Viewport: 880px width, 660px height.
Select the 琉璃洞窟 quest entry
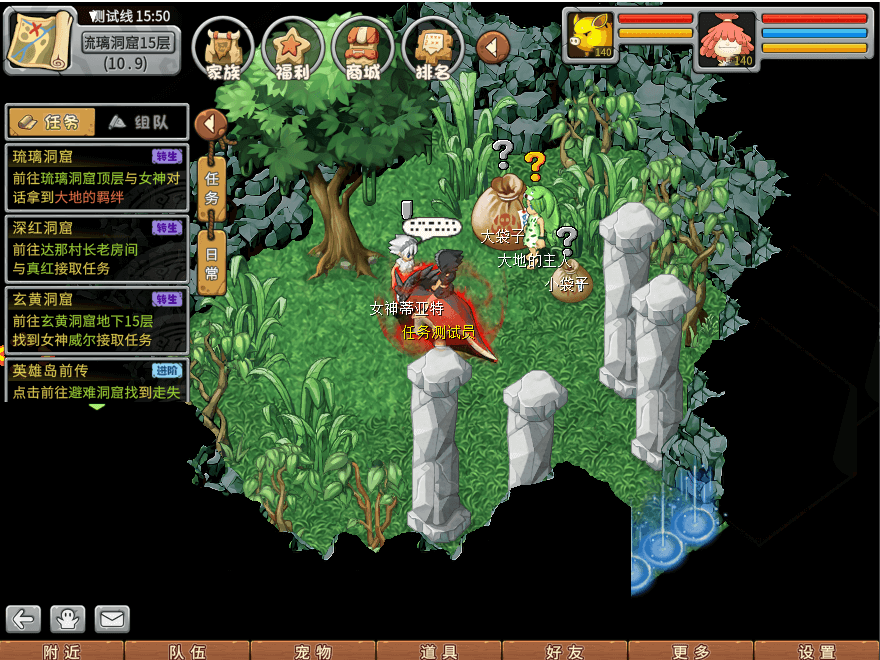pyautogui.click(x=96, y=177)
